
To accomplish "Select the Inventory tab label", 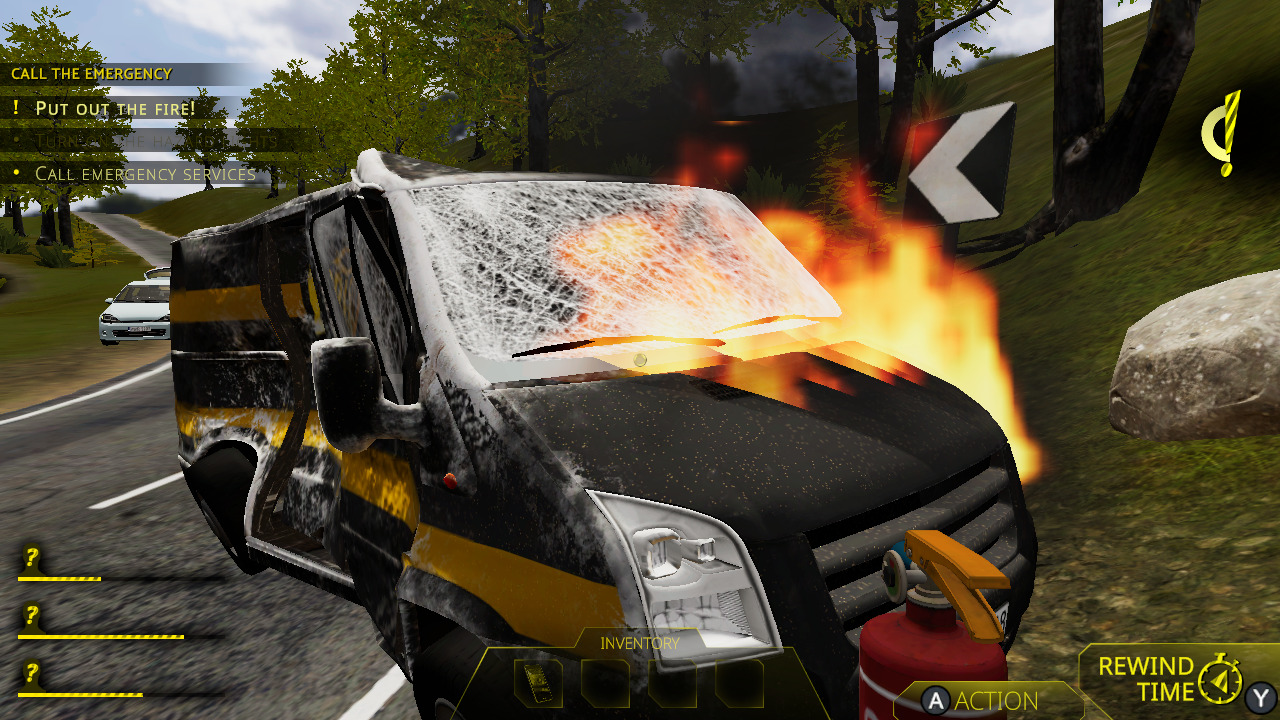I will click(x=637, y=643).
